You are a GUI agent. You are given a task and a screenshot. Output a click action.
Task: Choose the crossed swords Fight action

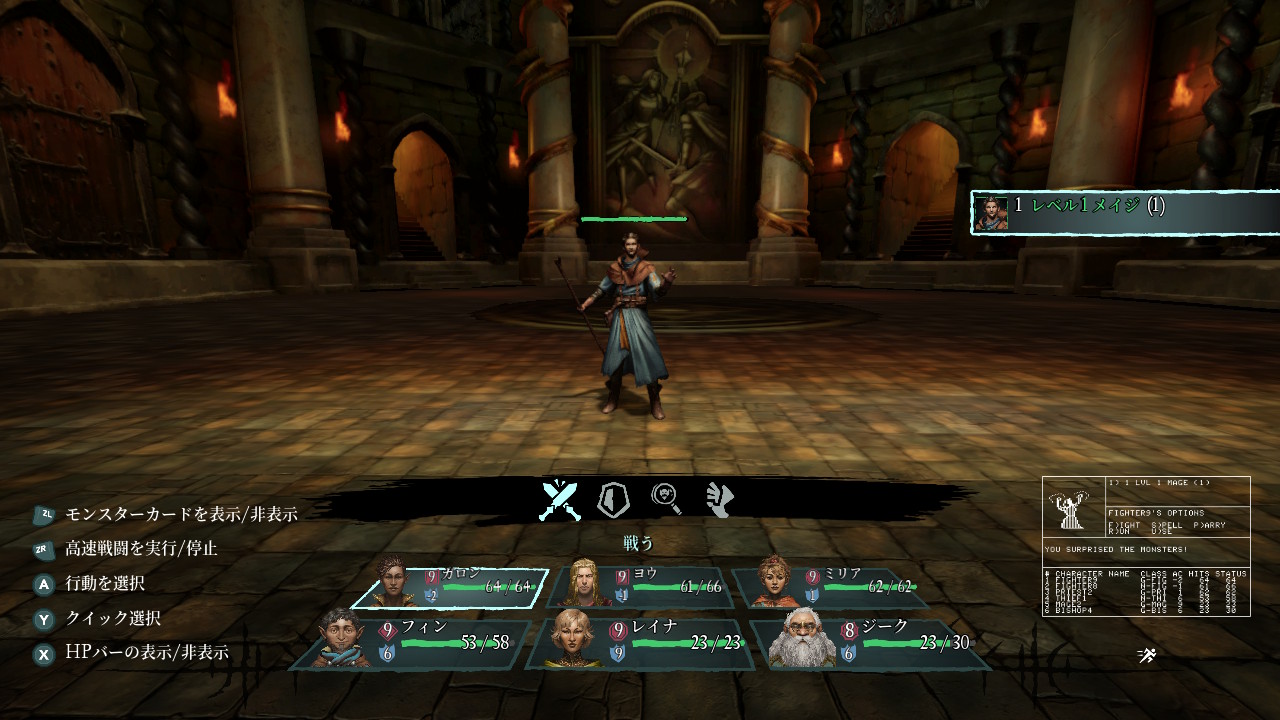click(560, 500)
